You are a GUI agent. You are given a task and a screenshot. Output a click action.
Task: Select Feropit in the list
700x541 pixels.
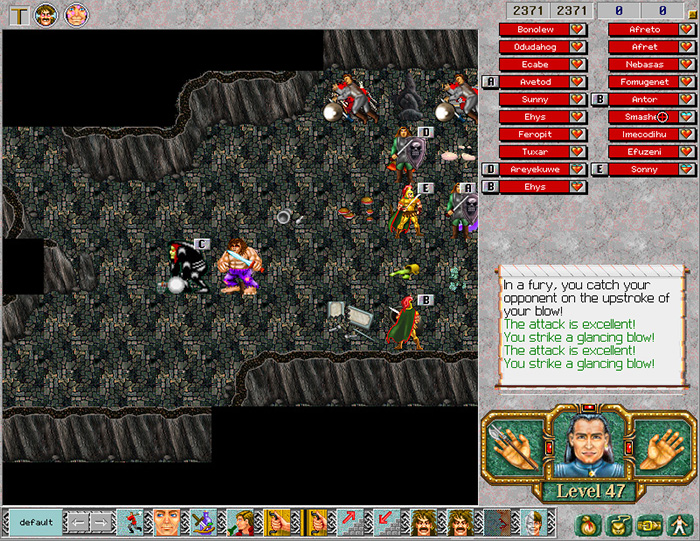(x=535, y=134)
